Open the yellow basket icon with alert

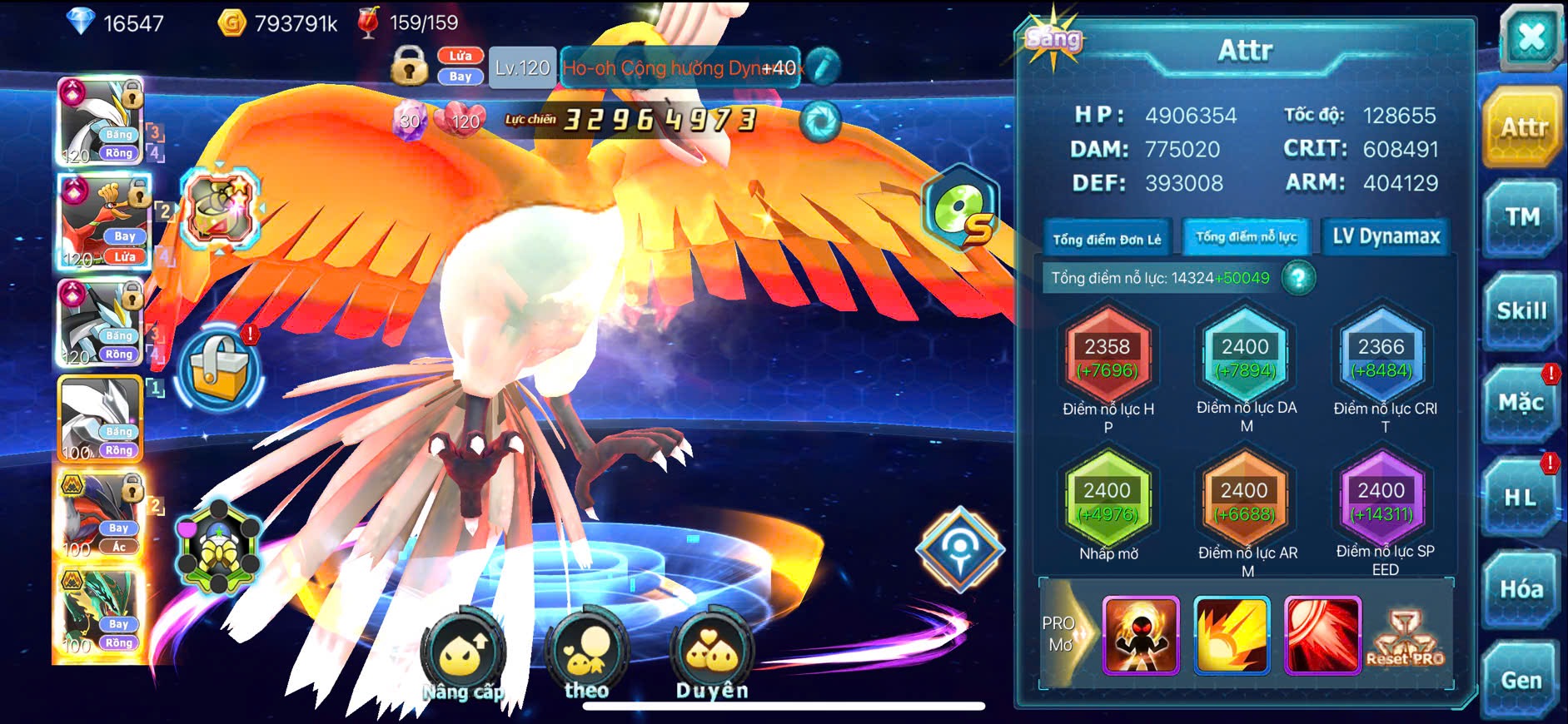220,368
